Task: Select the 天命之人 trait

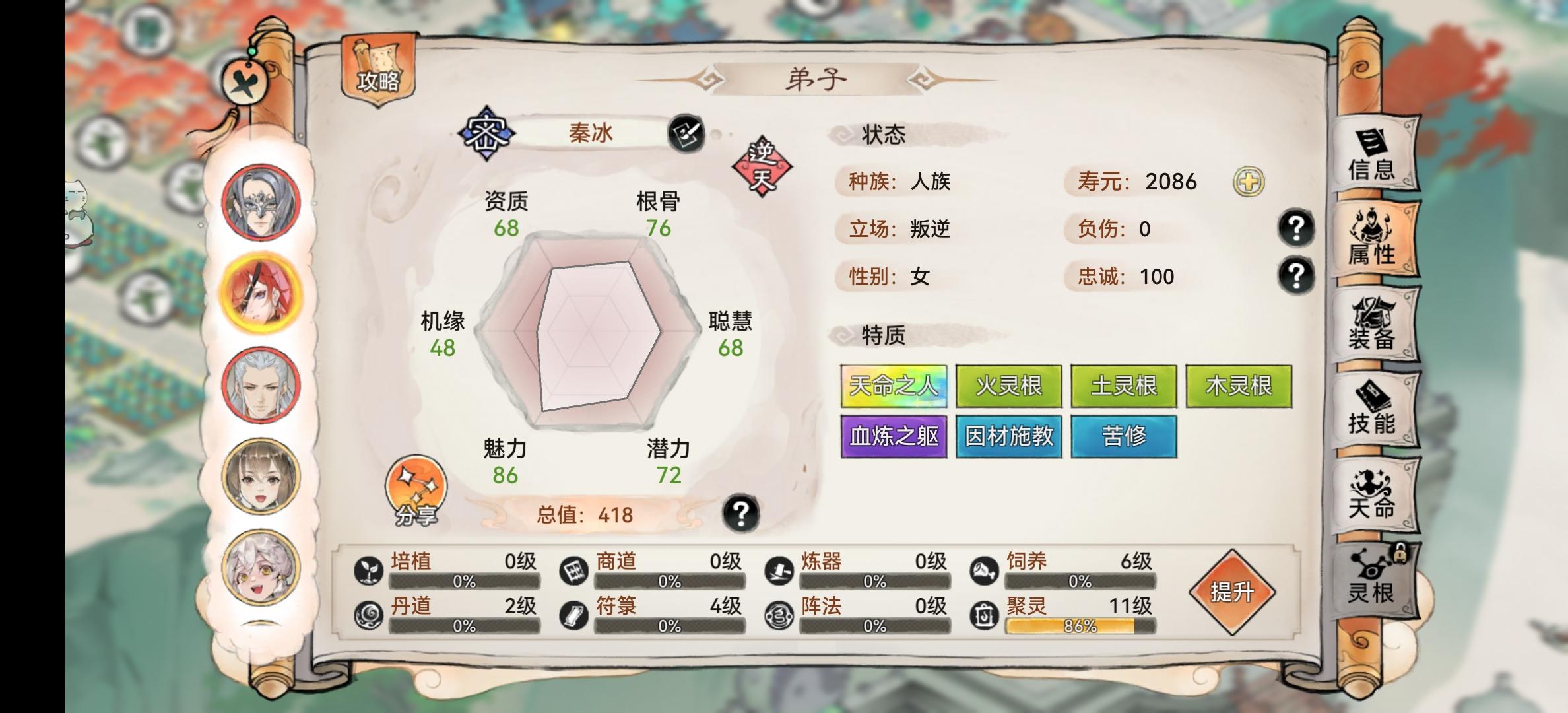Action: (894, 386)
